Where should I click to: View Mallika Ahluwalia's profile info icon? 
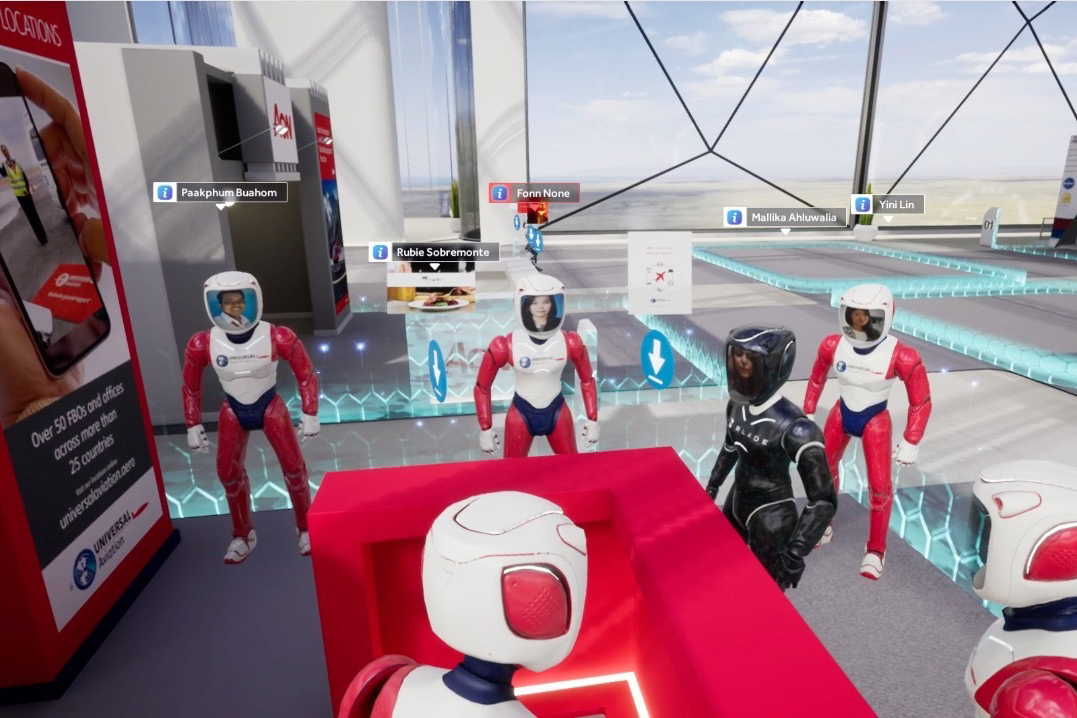[734, 217]
